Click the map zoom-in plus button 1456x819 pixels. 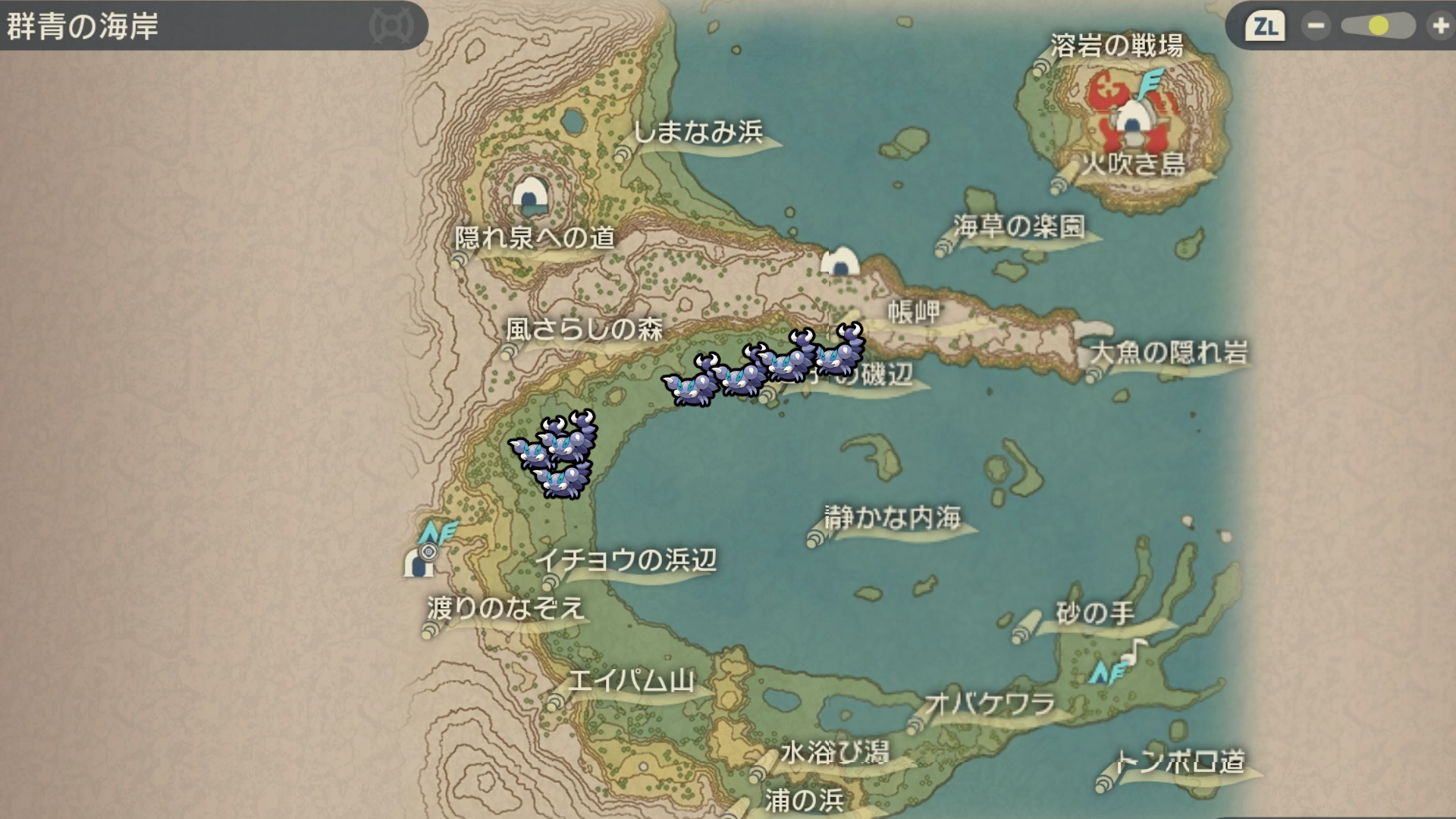click(1439, 27)
